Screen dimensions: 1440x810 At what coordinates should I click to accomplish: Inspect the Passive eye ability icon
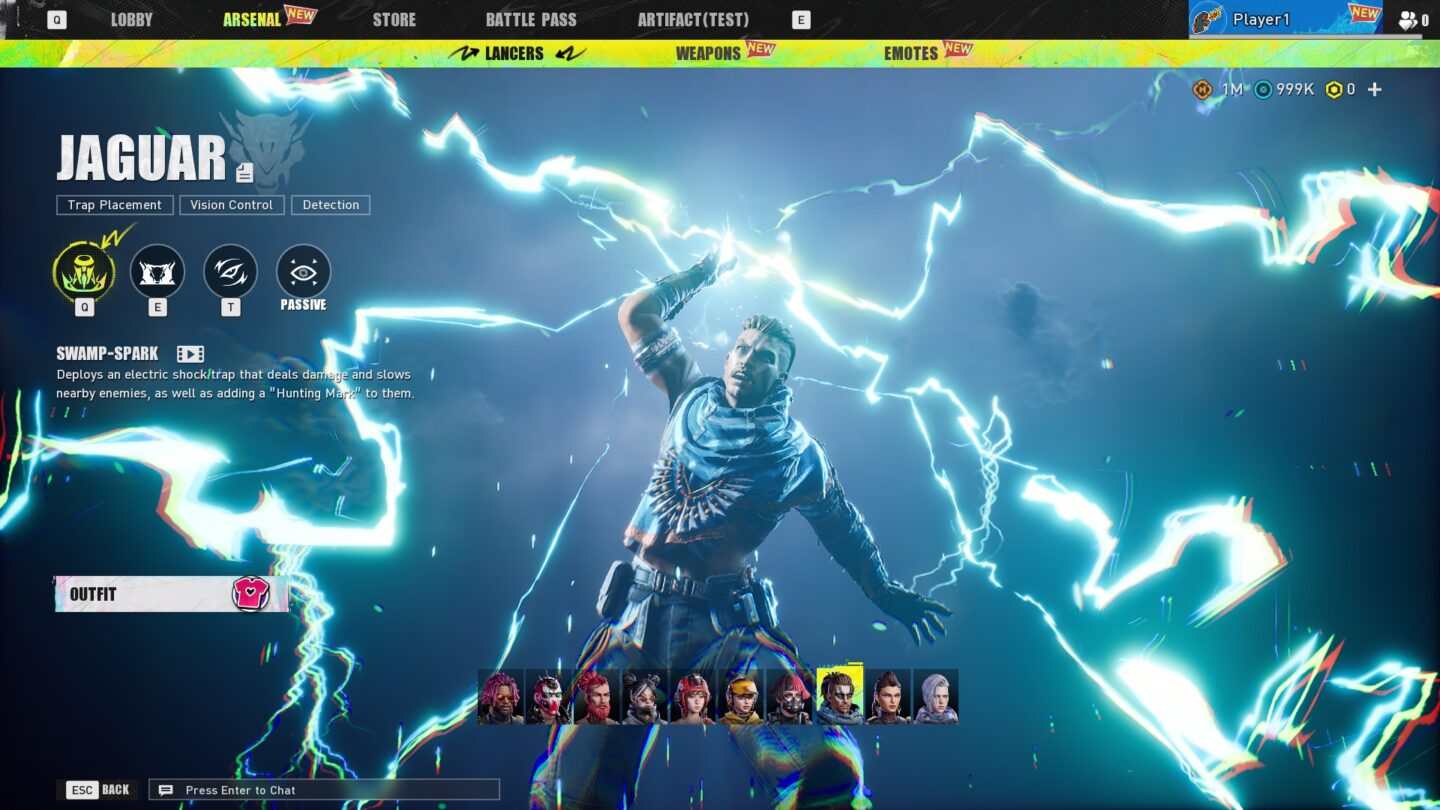302,270
